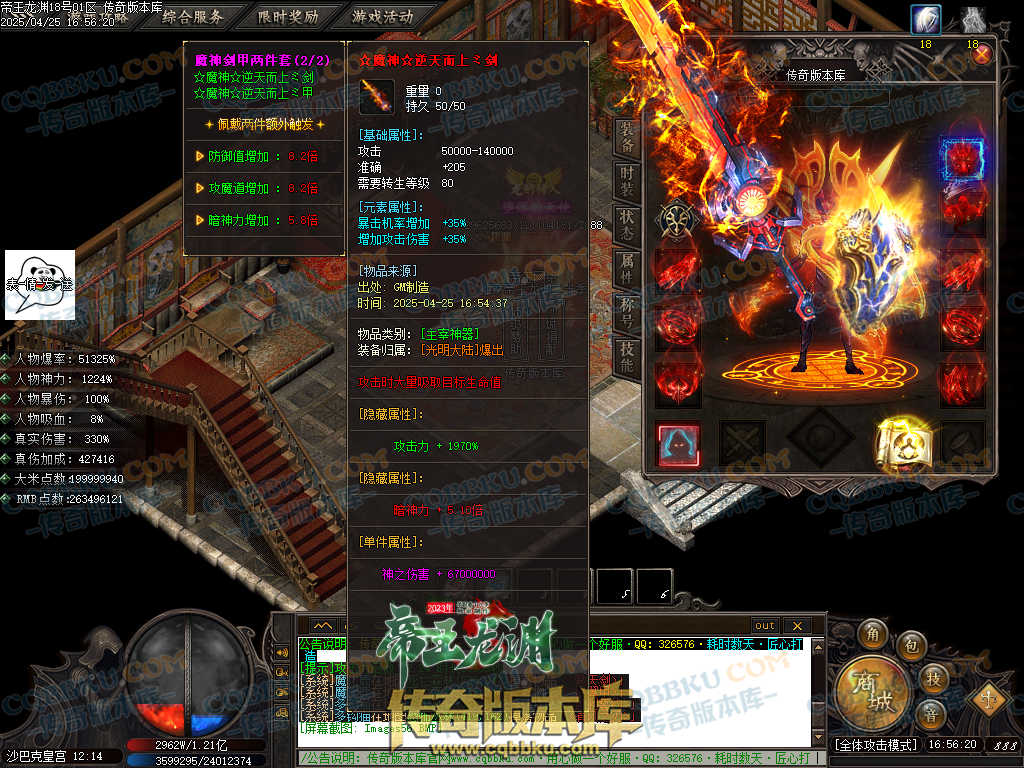Close the character equipment panel
Screen dimensions: 1024x768
click(x=982, y=55)
